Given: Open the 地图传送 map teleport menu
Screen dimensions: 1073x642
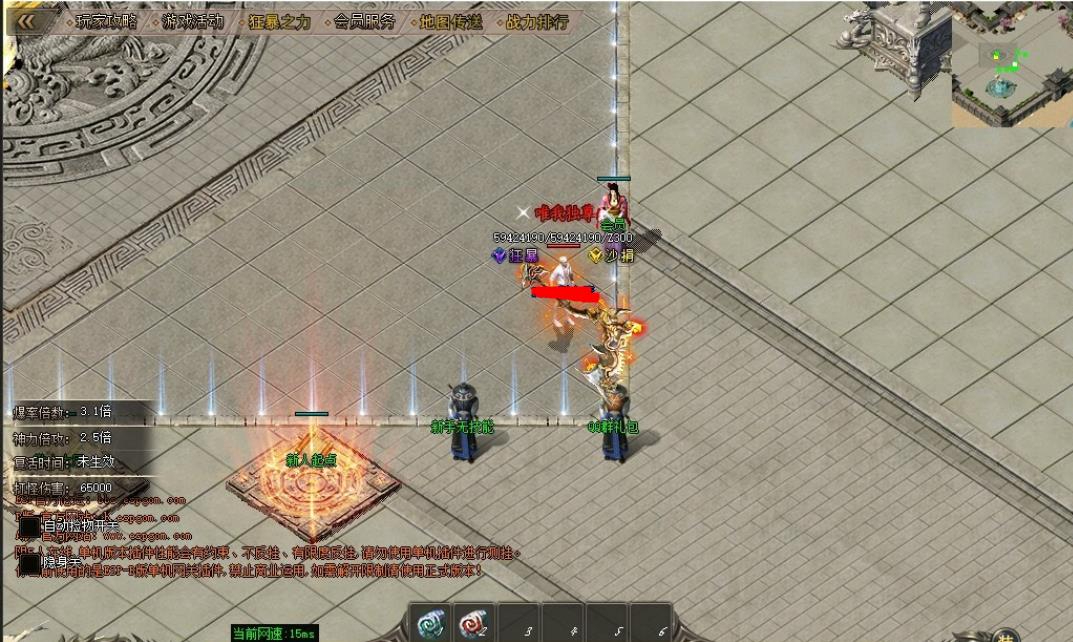Looking at the screenshot, I should [450, 21].
